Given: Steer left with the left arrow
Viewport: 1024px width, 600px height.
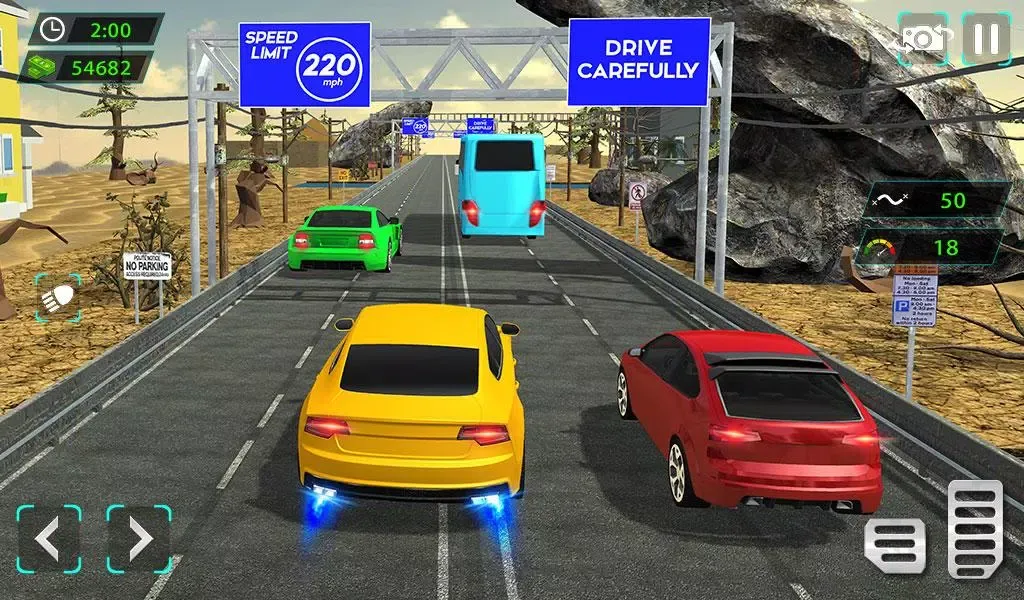Looking at the screenshot, I should point(49,539).
